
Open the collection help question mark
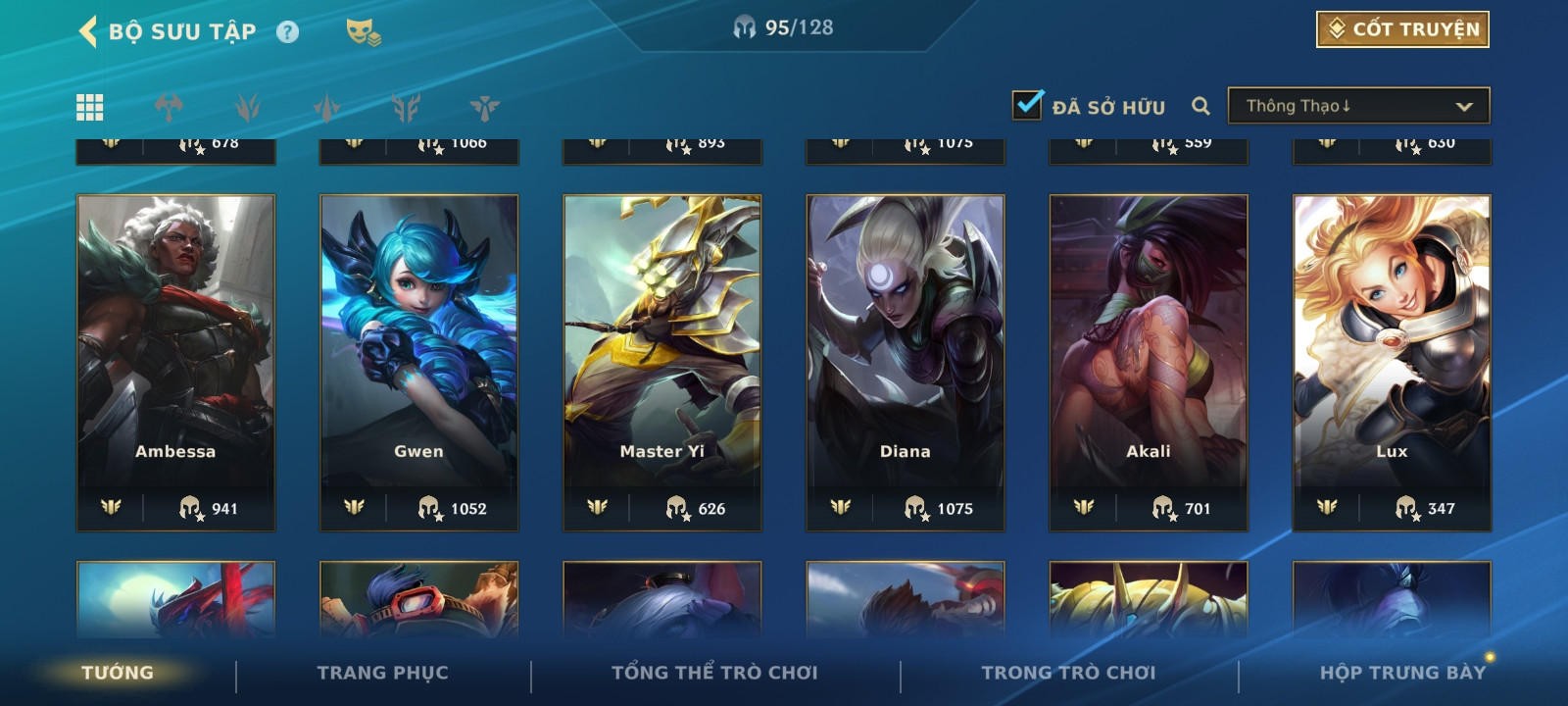(x=287, y=32)
